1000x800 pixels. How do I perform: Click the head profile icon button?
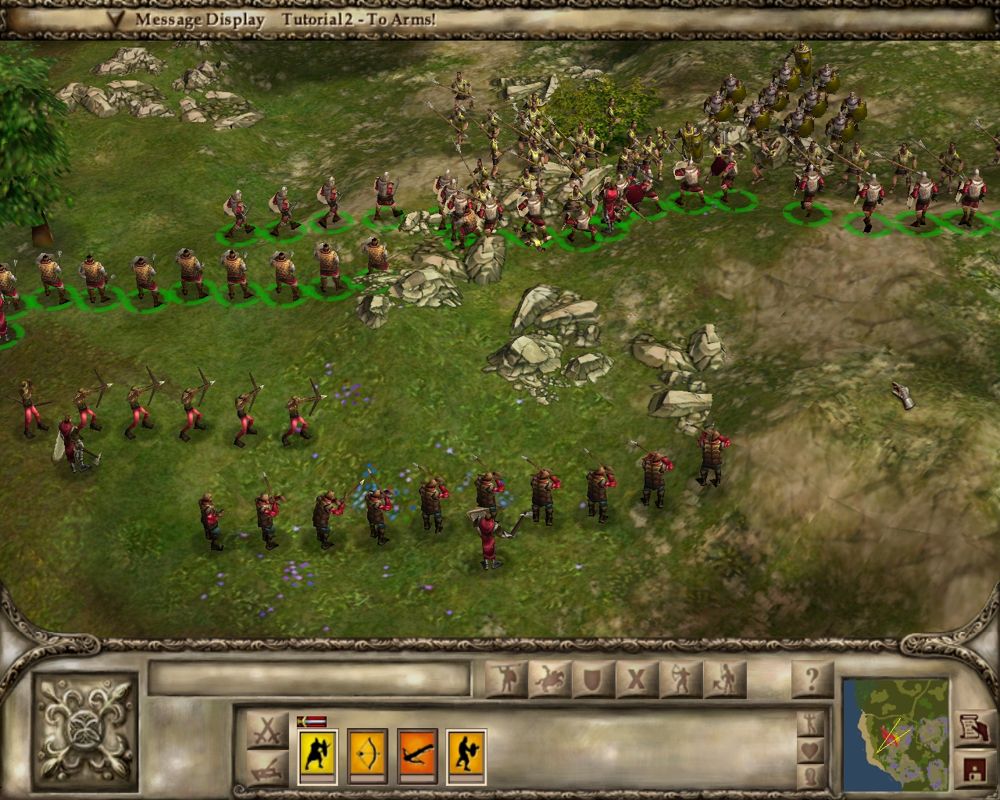tap(811, 776)
